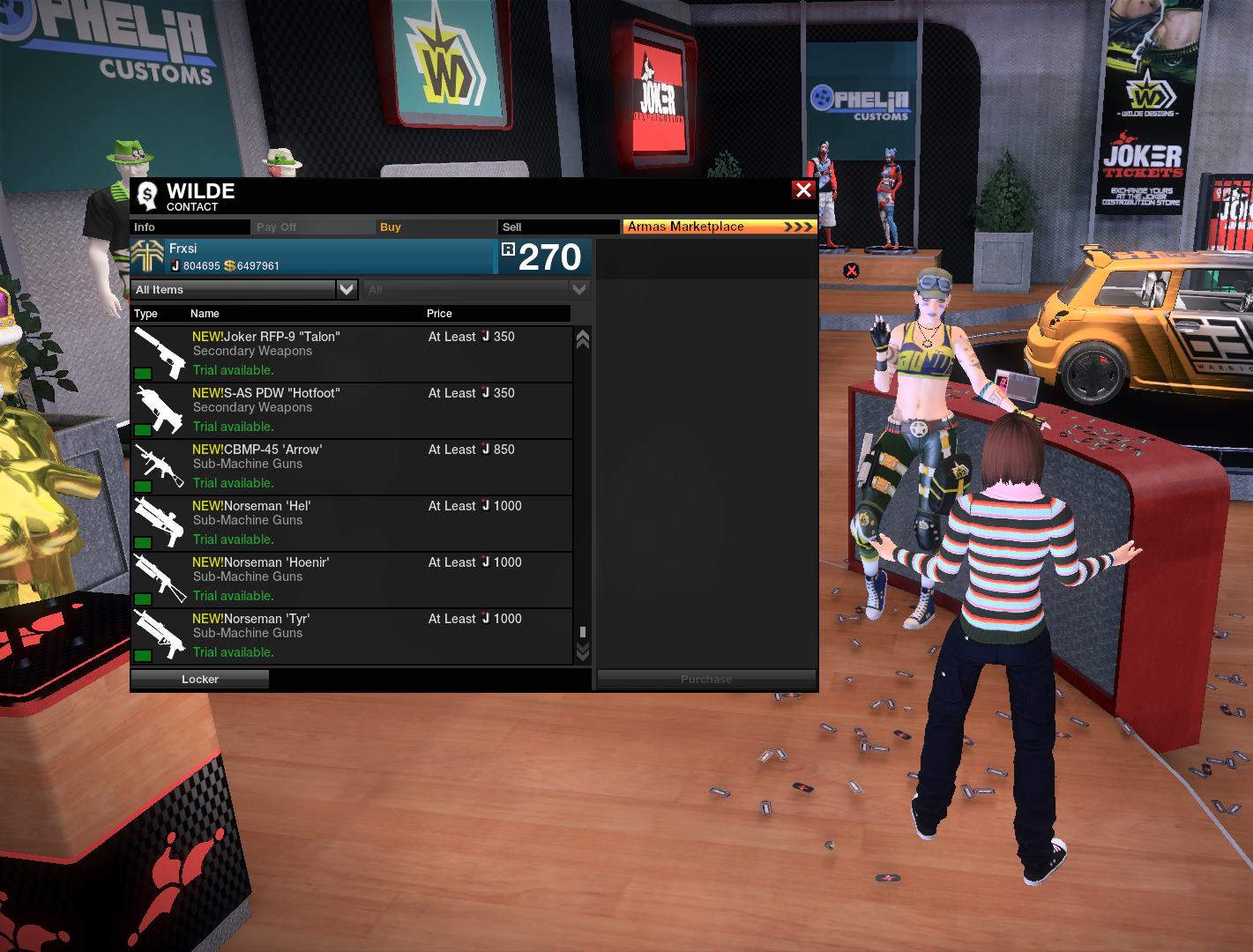Select the Joker RFP-9 "Talon" listing
This screenshot has width=1253, height=952.
click(x=351, y=353)
